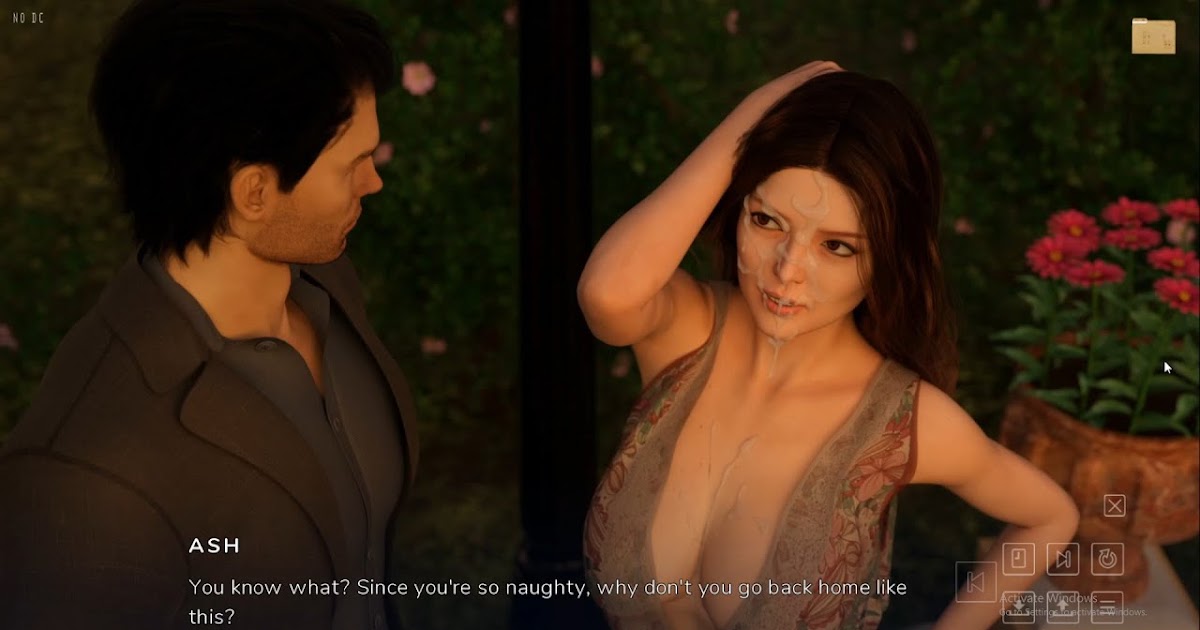Hide the quick menu with the X button

[1114, 505]
